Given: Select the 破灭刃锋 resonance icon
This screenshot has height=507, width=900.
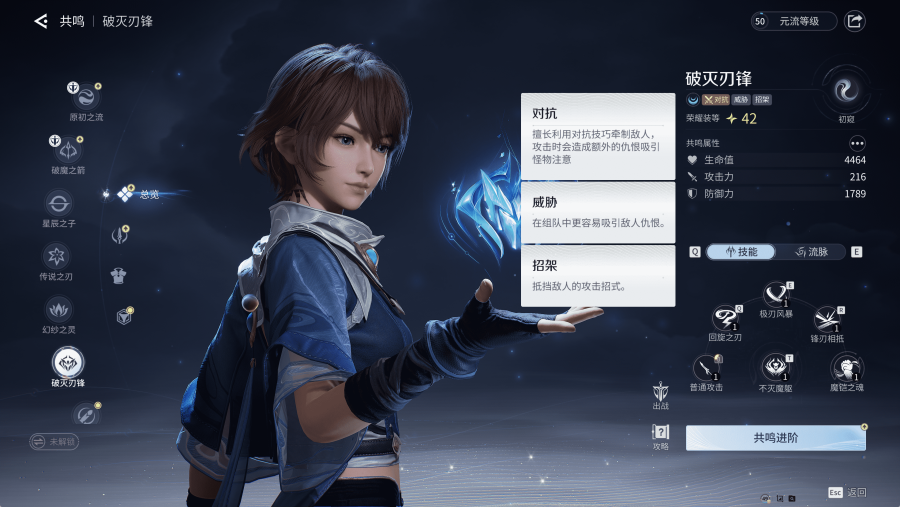Looking at the screenshot, I should click(x=68, y=362).
